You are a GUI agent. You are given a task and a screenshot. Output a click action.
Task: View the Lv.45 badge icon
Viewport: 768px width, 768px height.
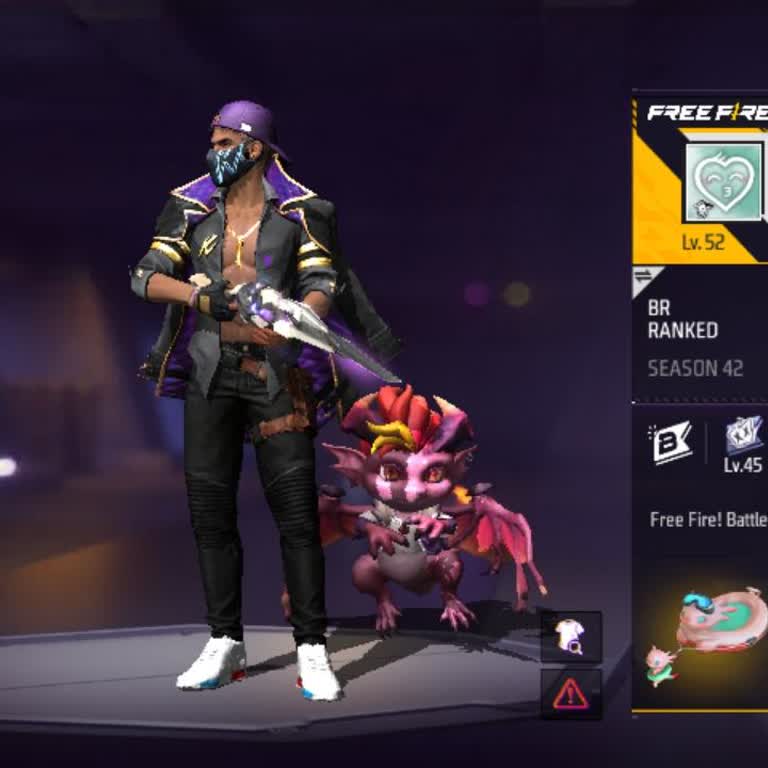[x=744, y=436]
